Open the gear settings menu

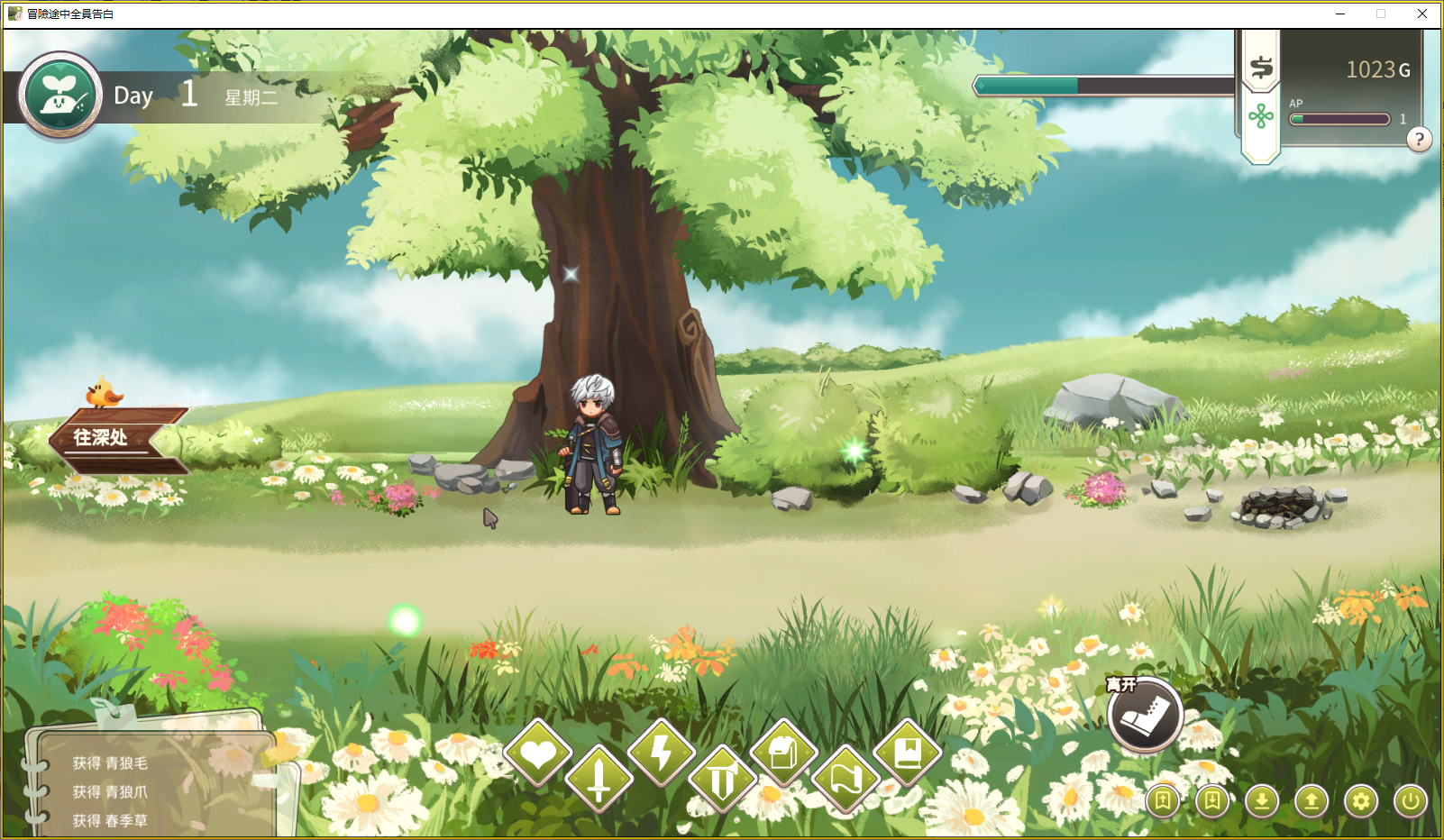(1361, 800)
